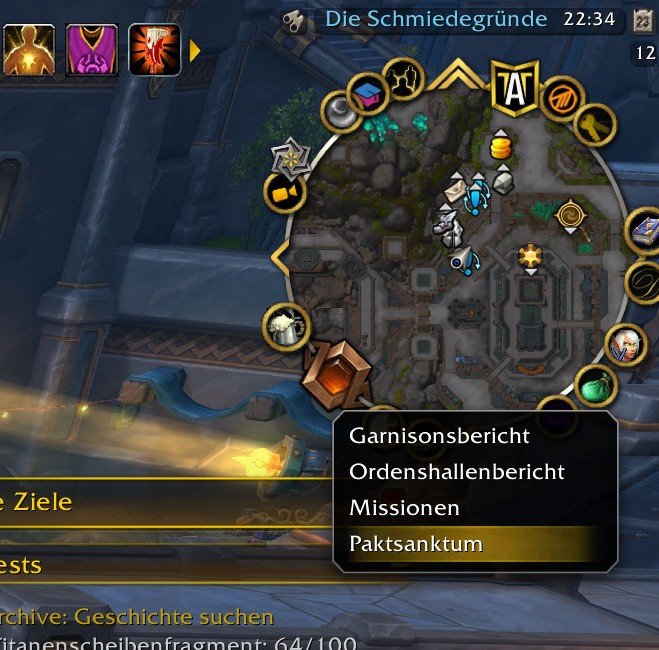Select the bloody cleaver buff icon
This screenshot has width=659, height=650.
[x=154, y=51]
